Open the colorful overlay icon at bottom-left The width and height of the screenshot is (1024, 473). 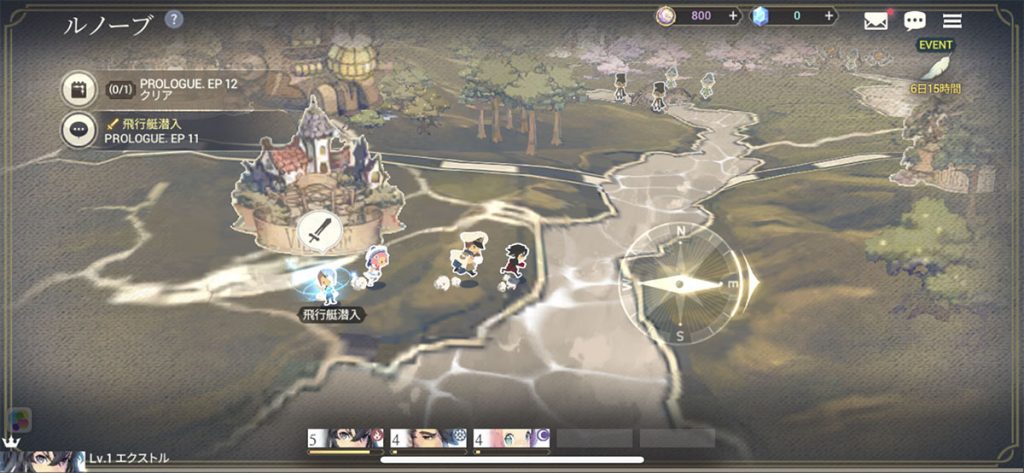pyautogui.click(x=18, y=420)
